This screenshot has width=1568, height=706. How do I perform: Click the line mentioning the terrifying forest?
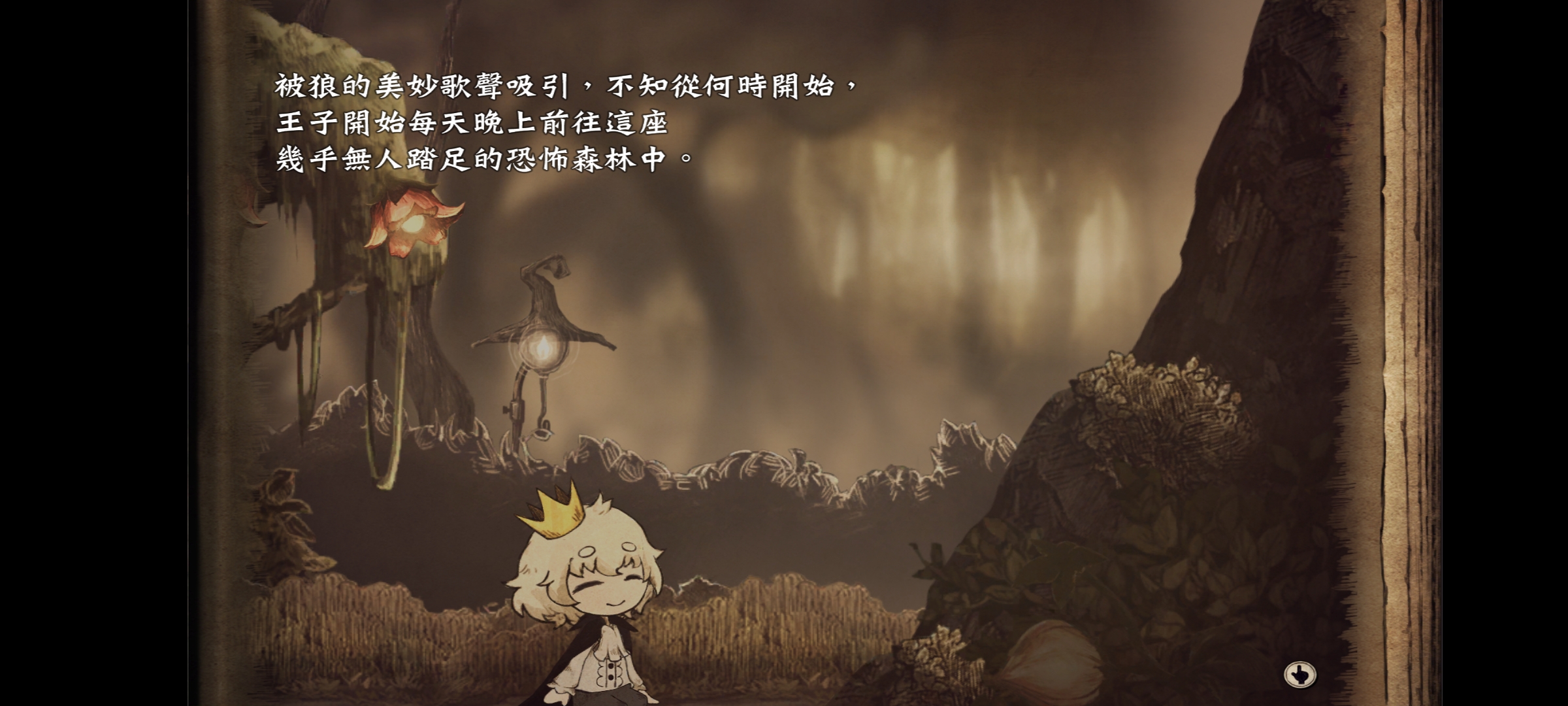pos(483,159)
